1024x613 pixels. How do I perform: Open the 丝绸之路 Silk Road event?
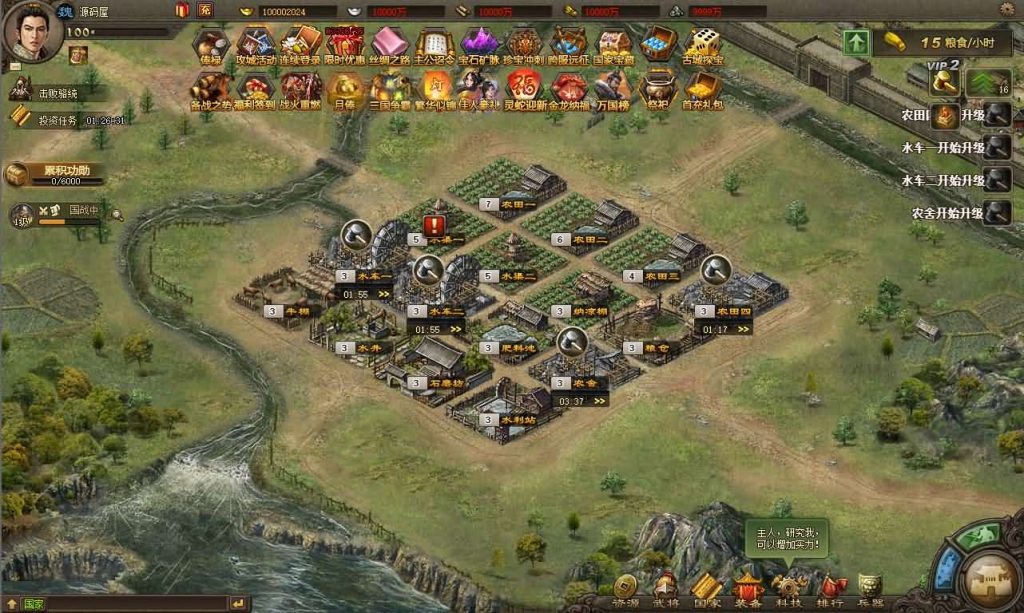(389, 45)
